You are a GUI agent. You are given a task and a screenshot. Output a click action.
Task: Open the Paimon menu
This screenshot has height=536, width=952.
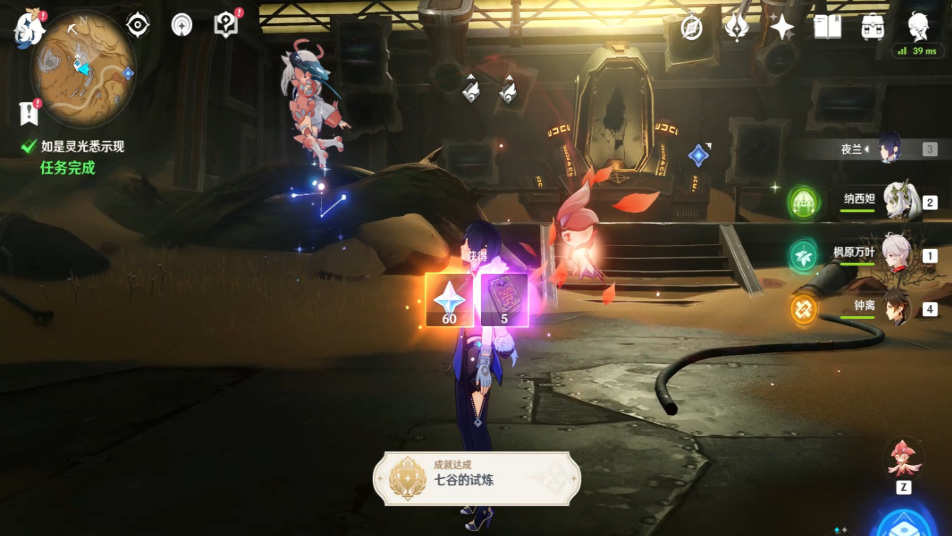click(x=28, y=28)
